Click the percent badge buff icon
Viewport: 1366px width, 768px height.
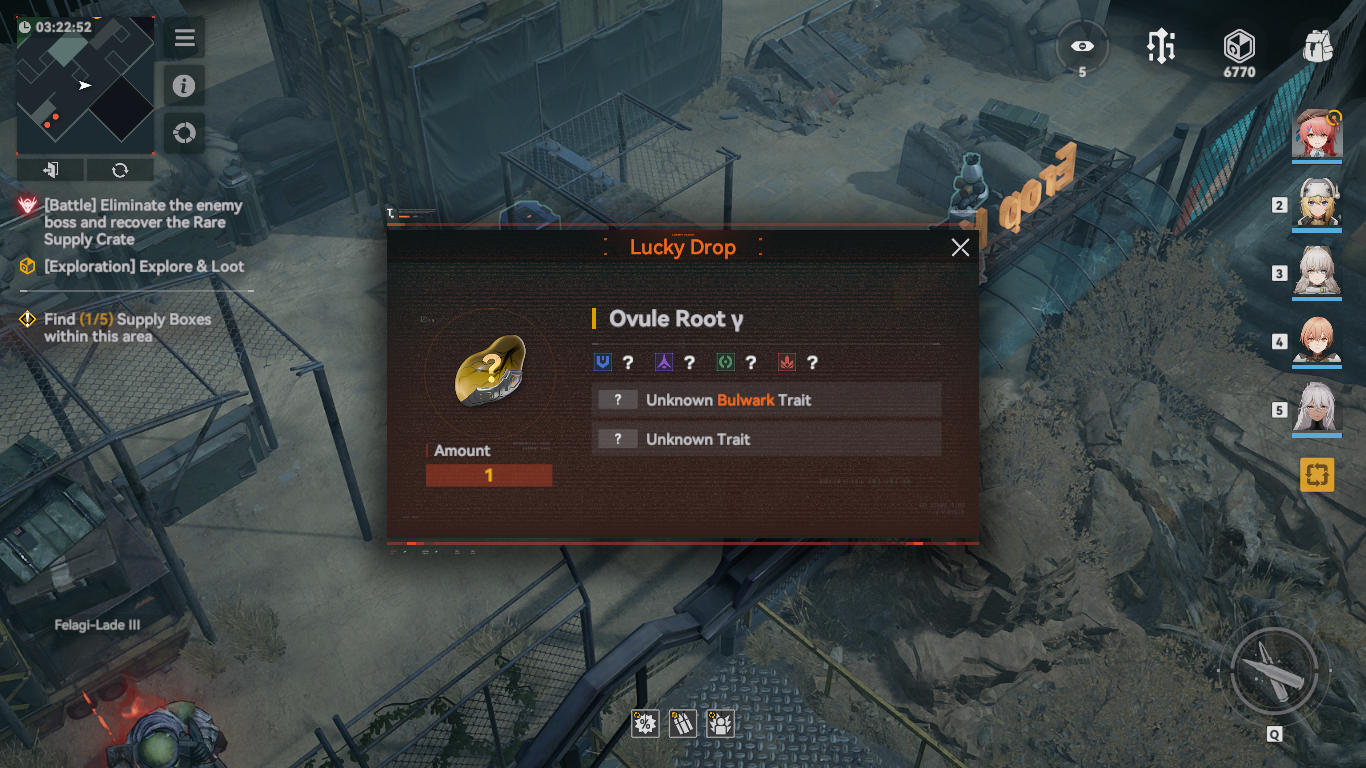click(645, 724)
